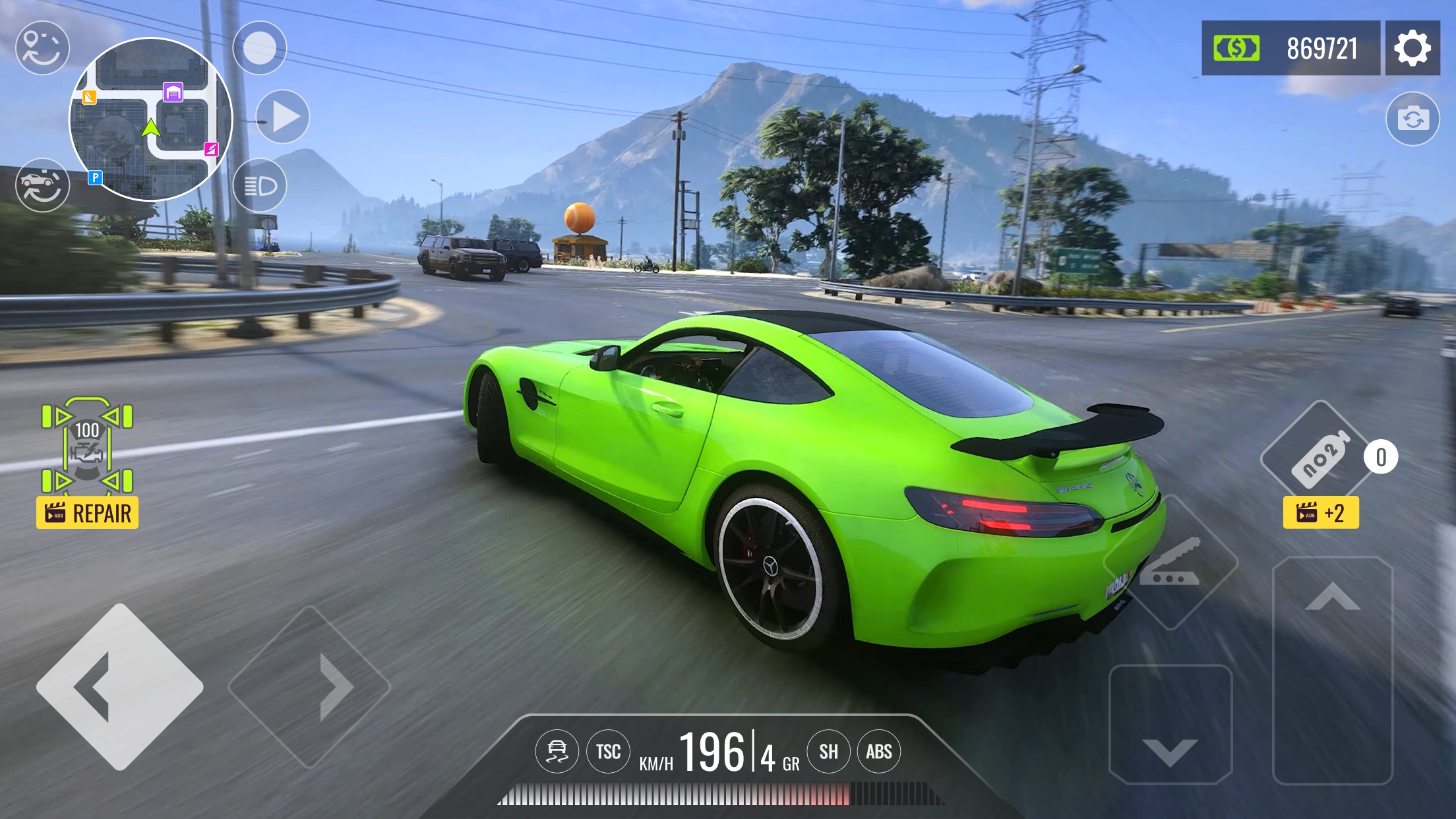
Task: Toggle the skidding-car stability control icon
Action: tap(557, 751)
